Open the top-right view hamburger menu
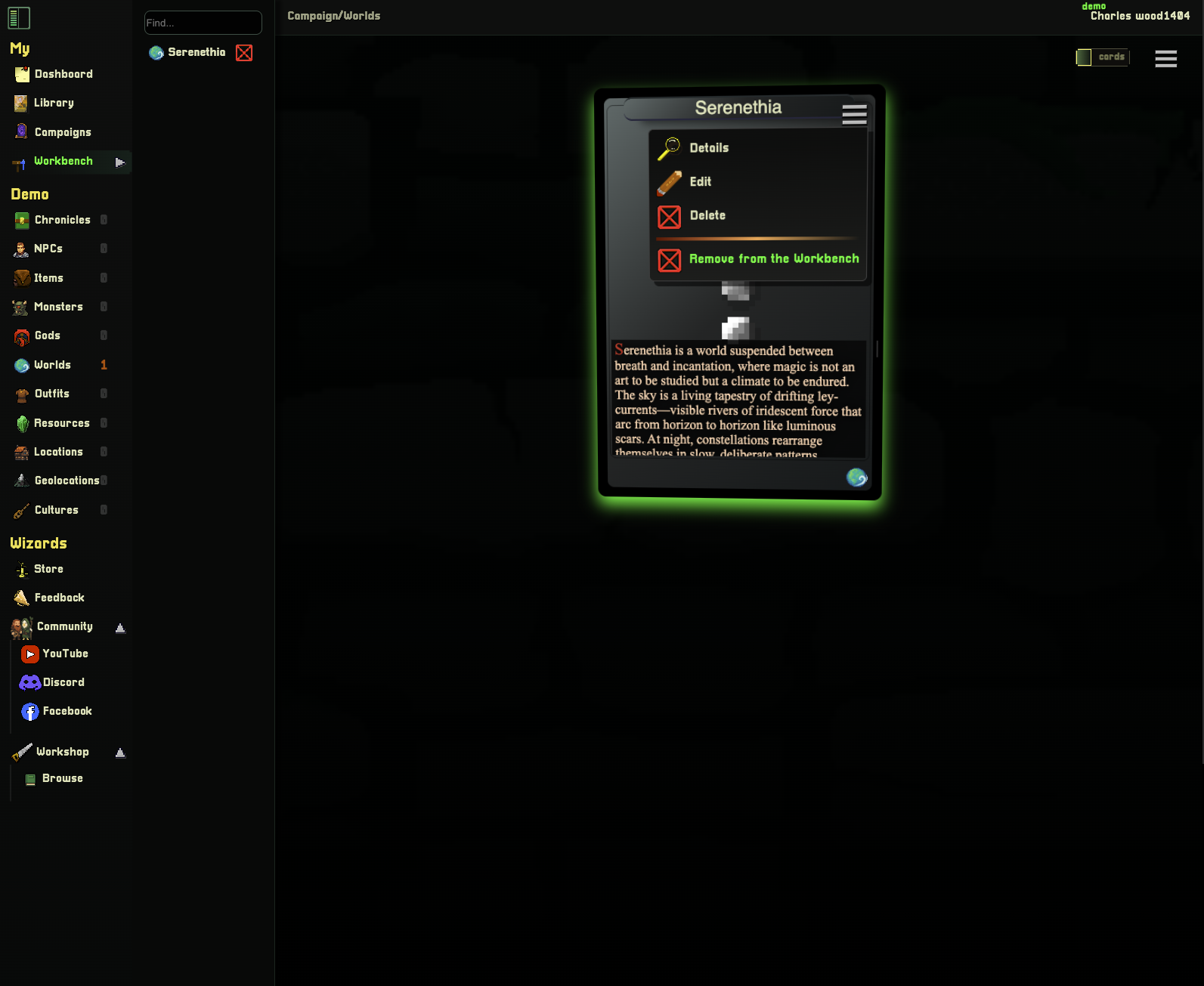Screen dimensions: 1204x986 click(x=1165, y=58)
